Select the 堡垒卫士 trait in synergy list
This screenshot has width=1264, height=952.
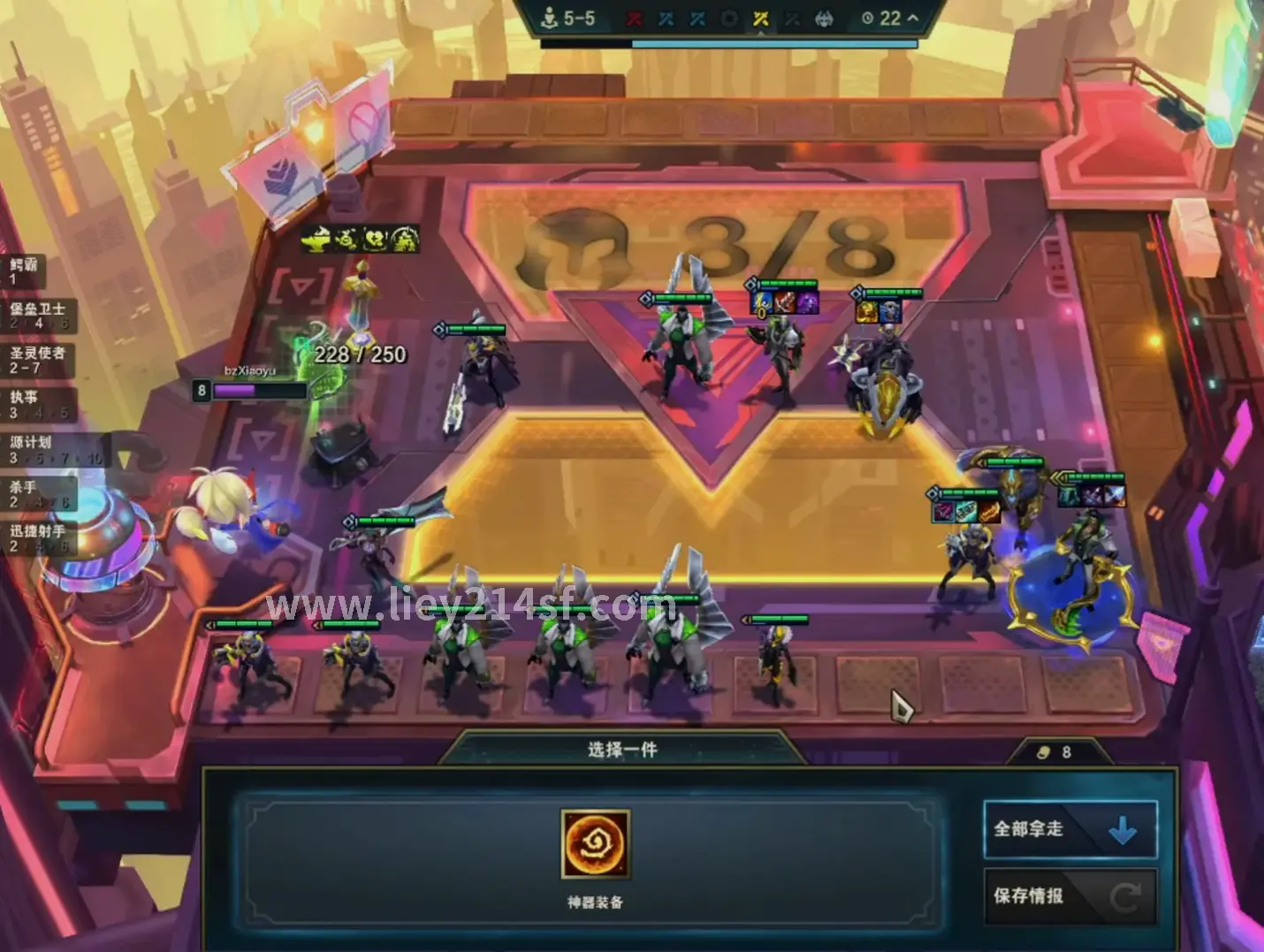(39, 316)
